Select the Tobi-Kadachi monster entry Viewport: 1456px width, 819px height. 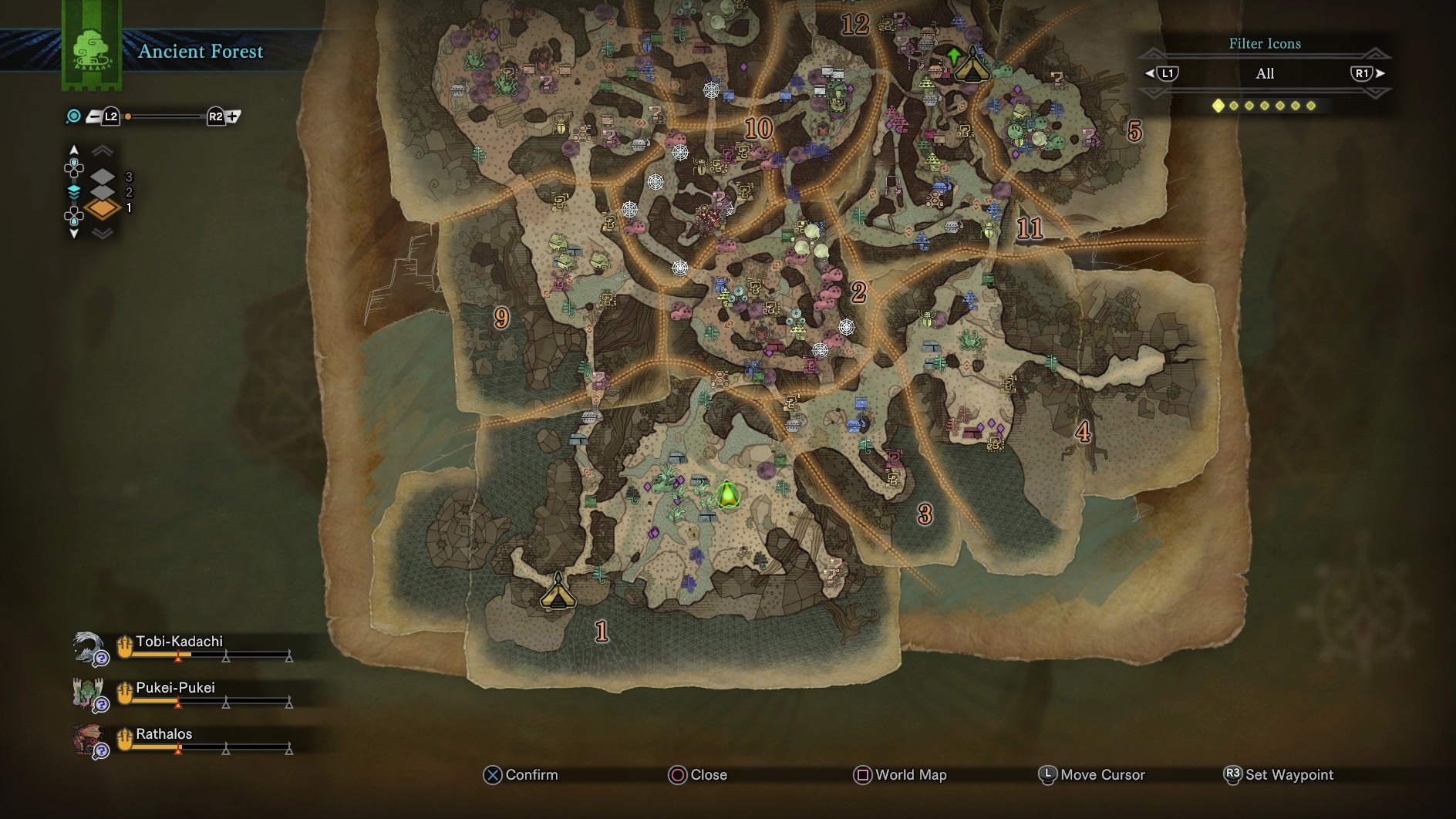179,642
